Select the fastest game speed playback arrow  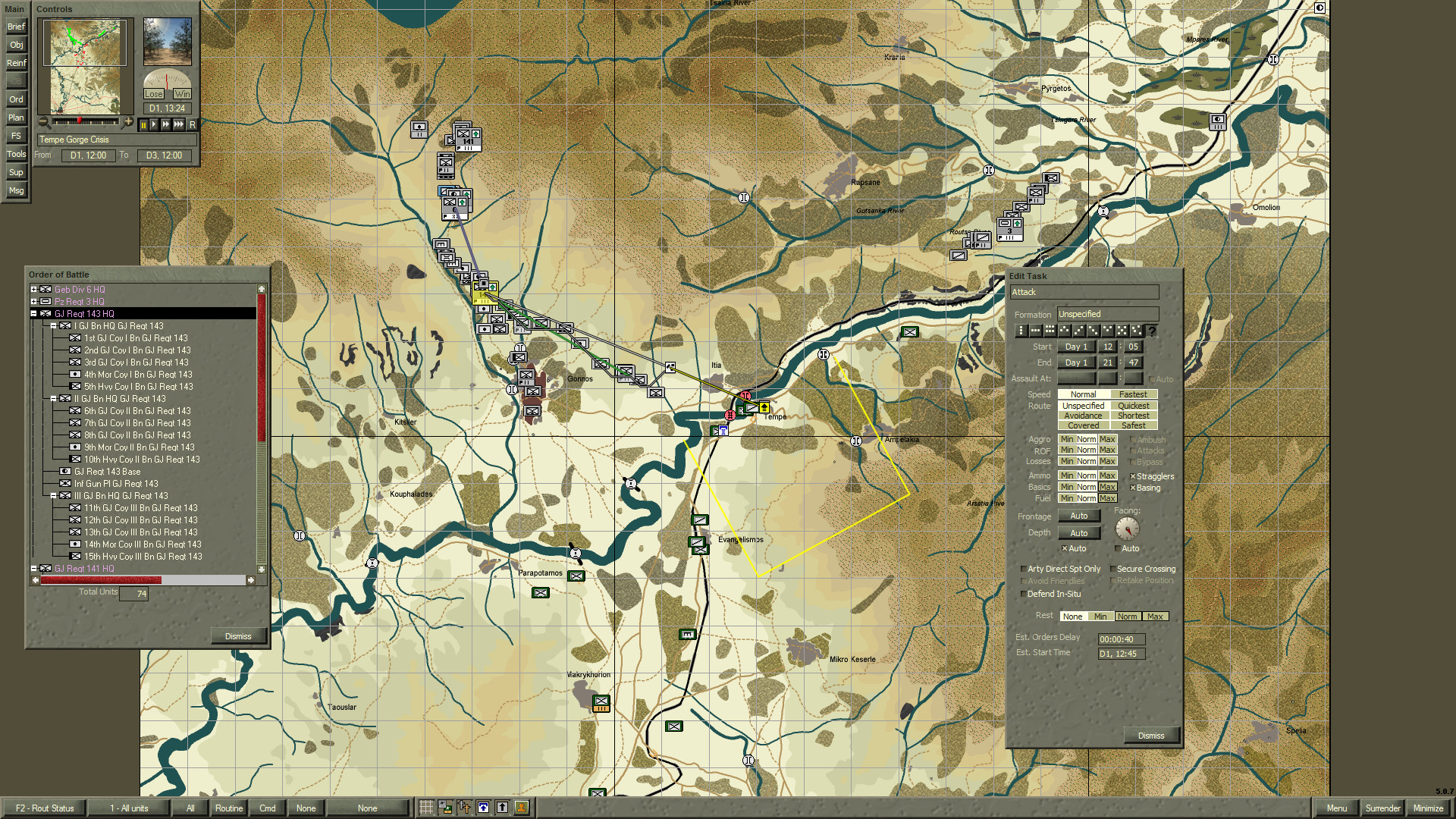point(177,127)
